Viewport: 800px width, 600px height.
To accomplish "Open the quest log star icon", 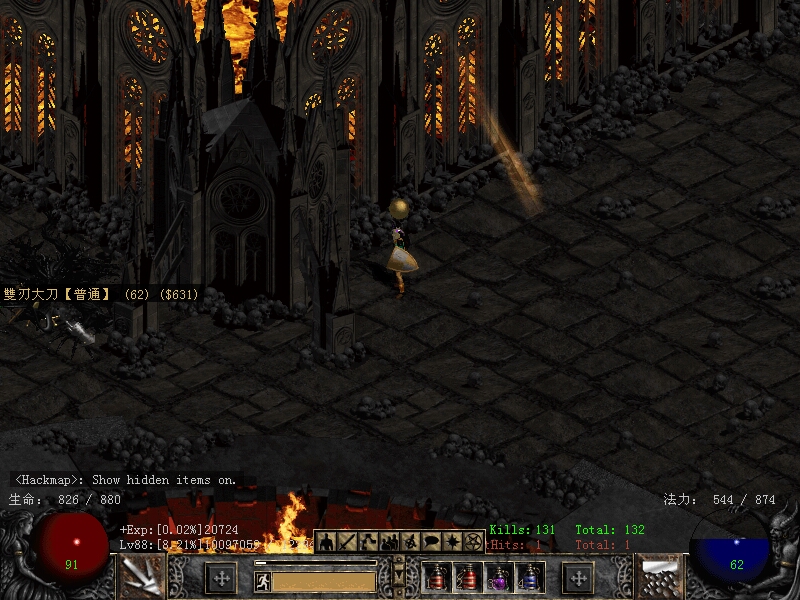I will (x=452, y=542).
